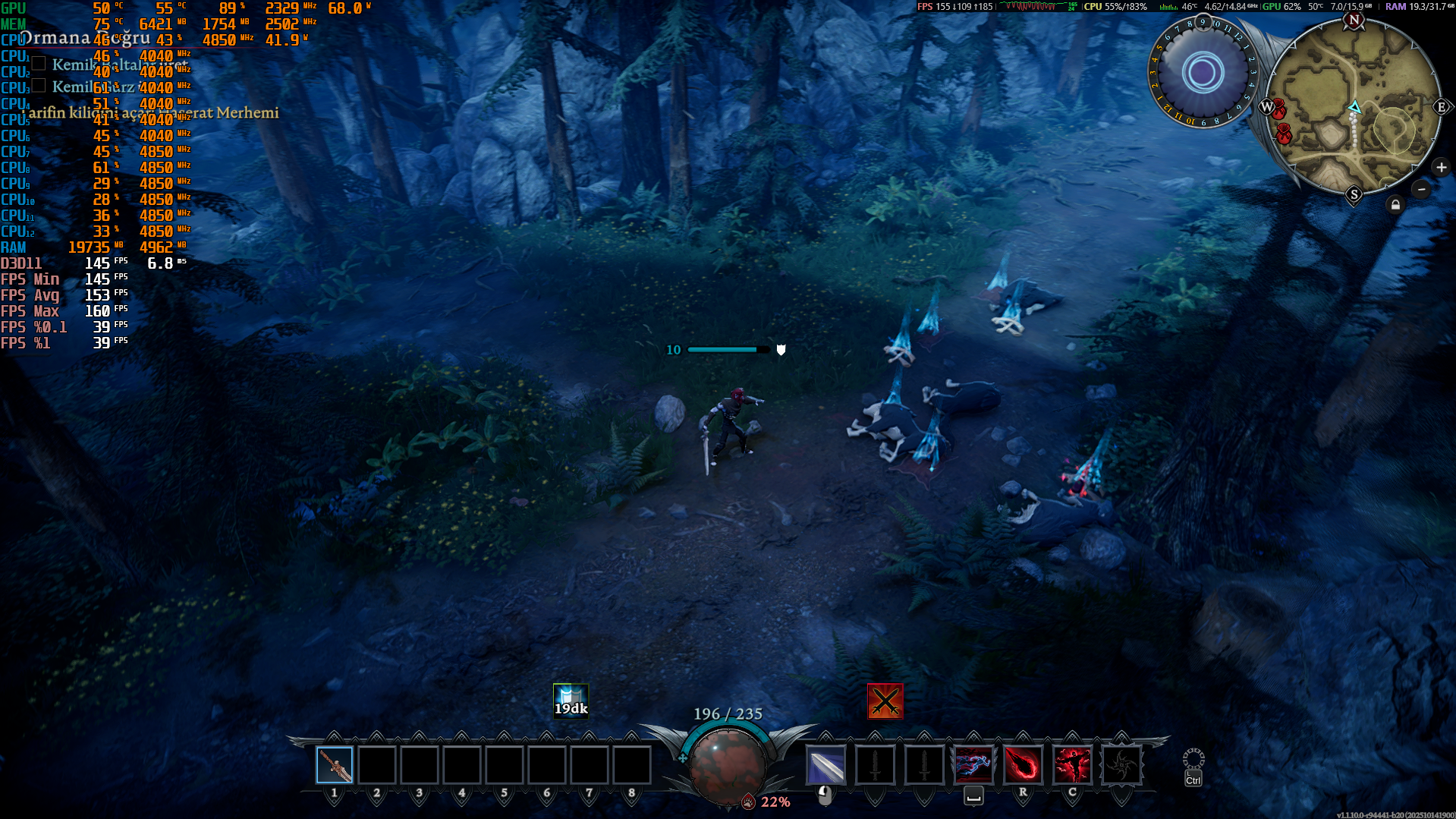Select the sword in hotbar slot 1
Viewport: 1456px width, 819px height.
335,765
